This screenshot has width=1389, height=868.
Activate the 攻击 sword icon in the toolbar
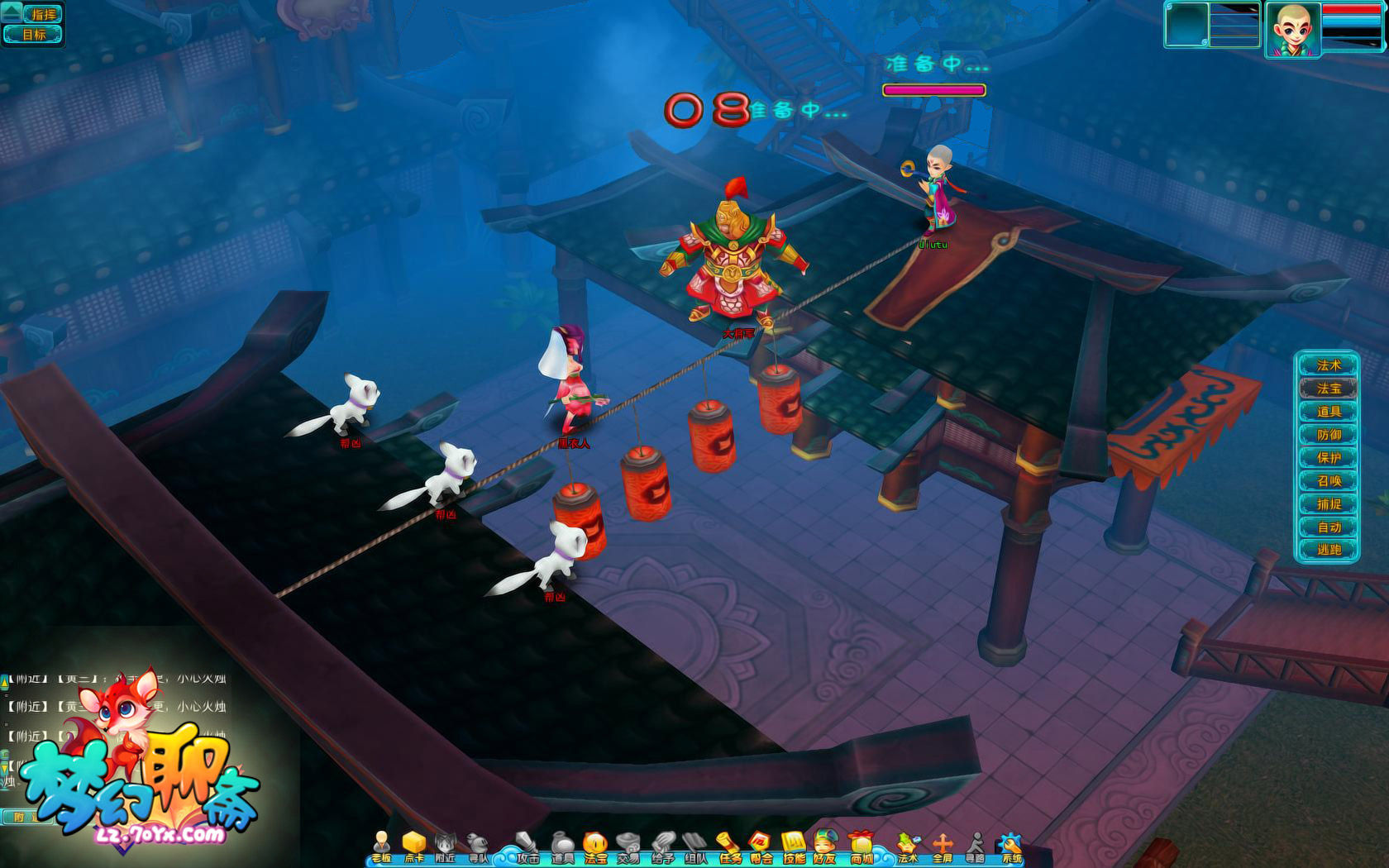click(x=527, y=847)
